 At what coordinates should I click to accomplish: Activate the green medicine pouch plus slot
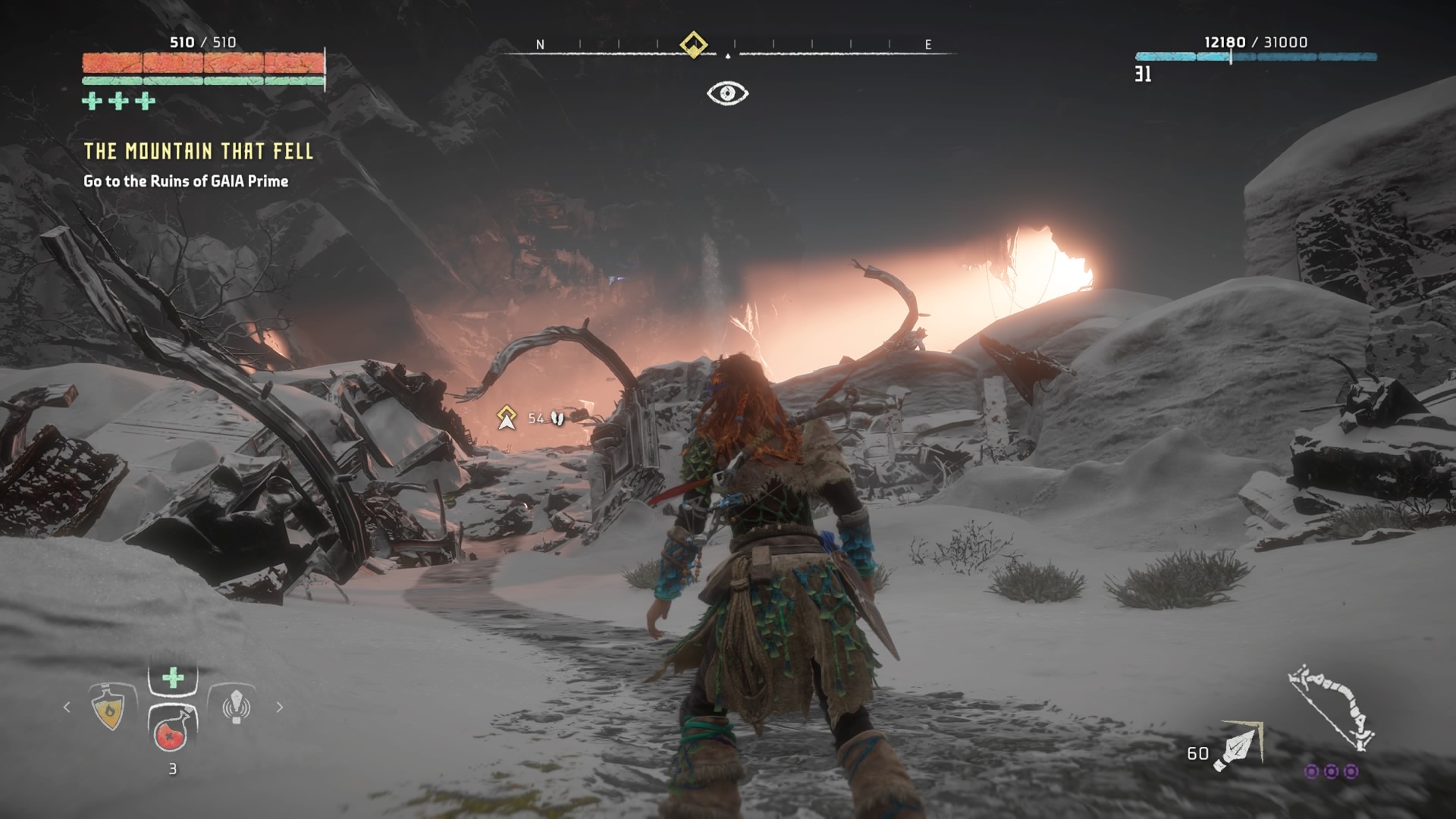coord(173,678)
